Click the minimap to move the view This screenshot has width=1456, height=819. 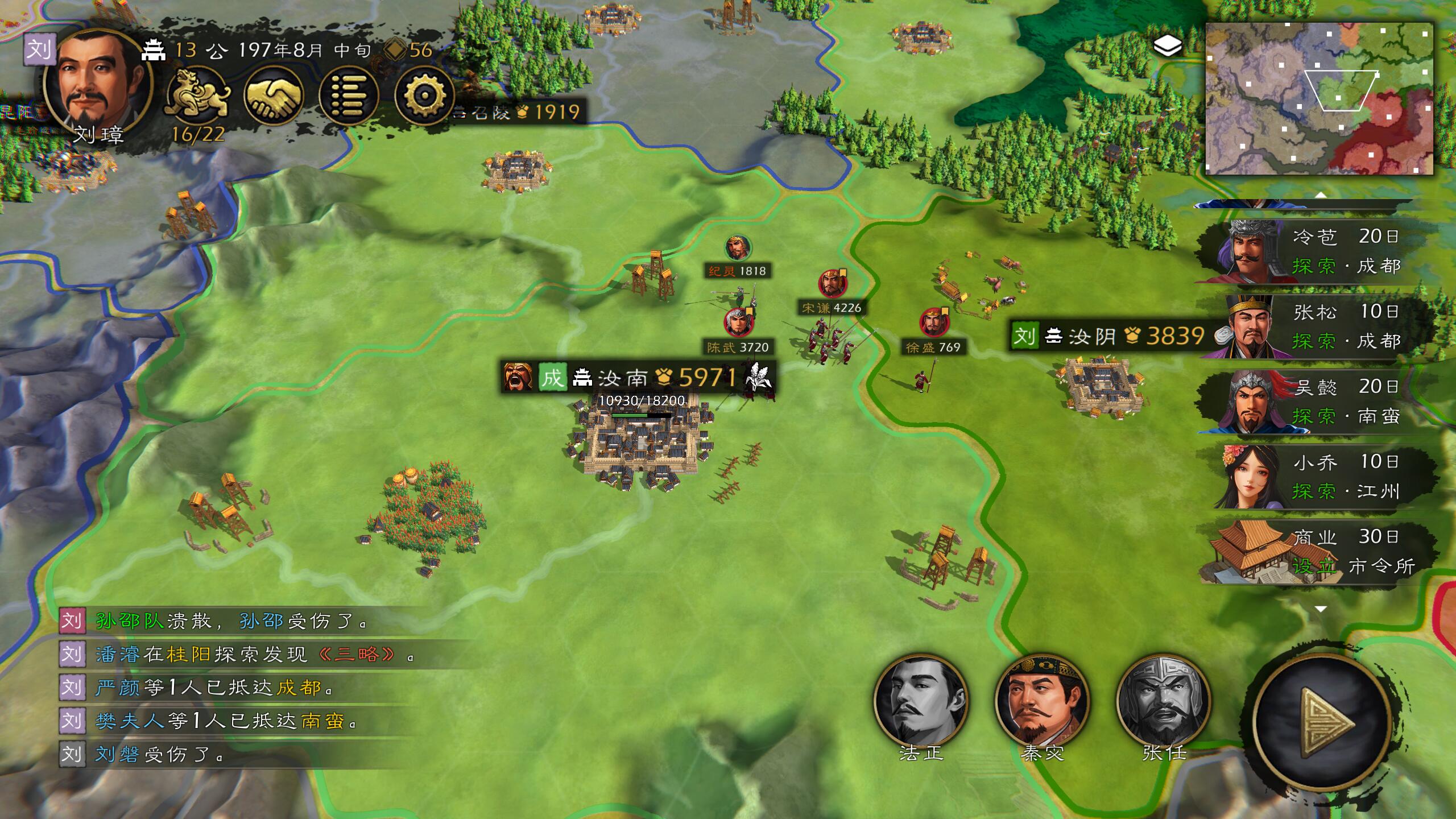tap(1318, 98)
